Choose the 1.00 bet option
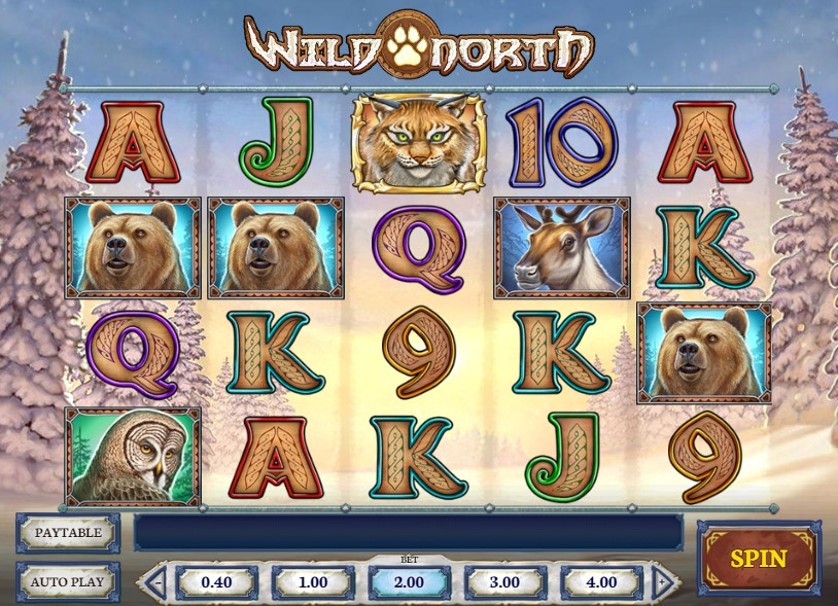 (313, 582)
